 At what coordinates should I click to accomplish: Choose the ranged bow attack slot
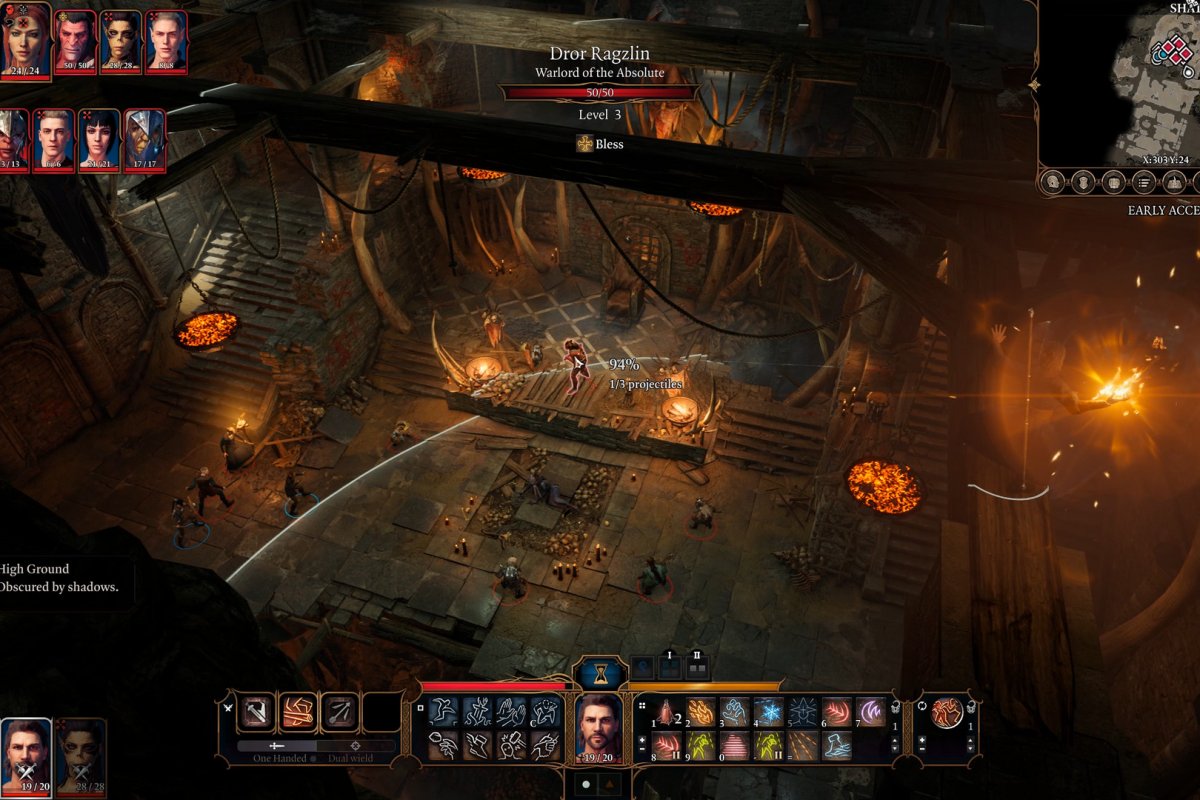tap(340, 712)
